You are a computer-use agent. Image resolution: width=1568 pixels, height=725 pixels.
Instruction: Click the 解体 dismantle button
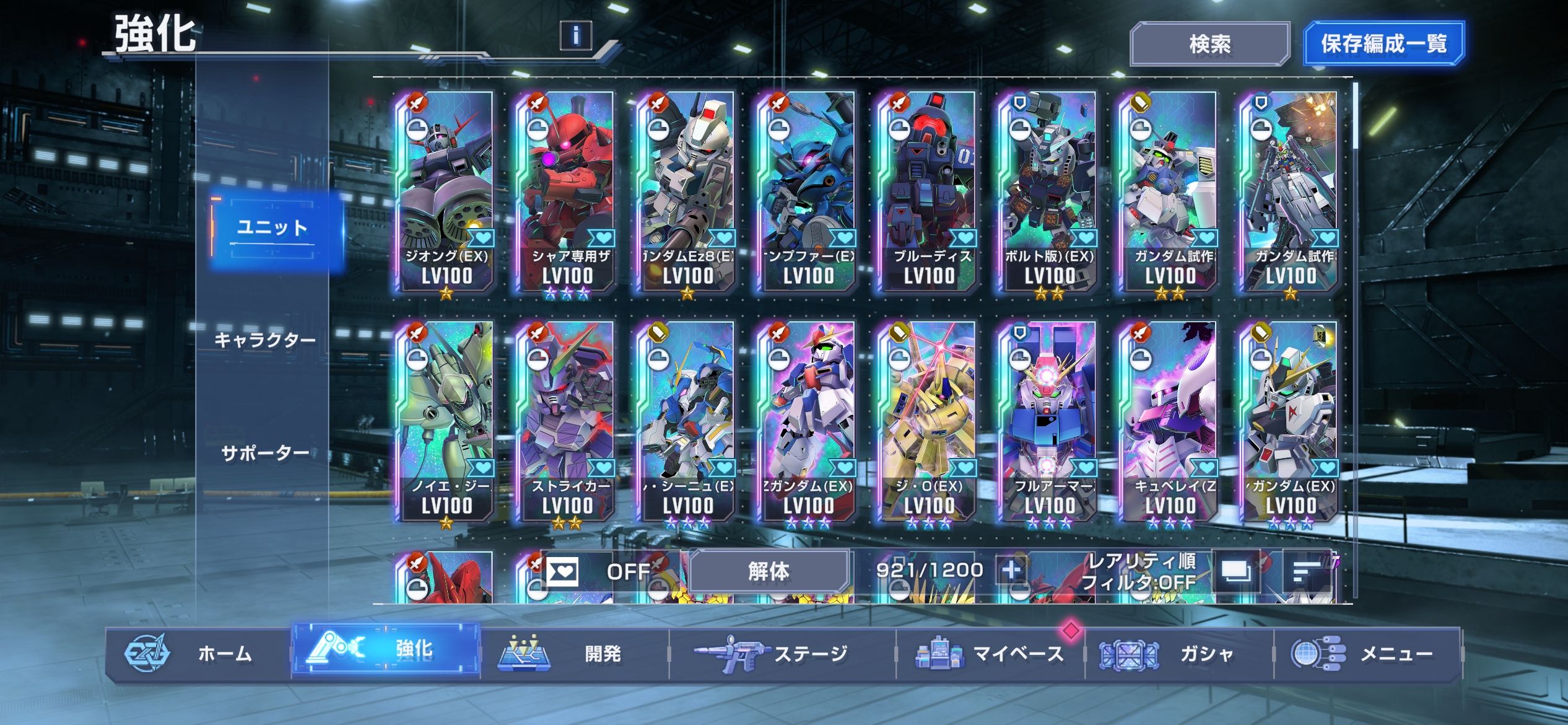[769, 571]
